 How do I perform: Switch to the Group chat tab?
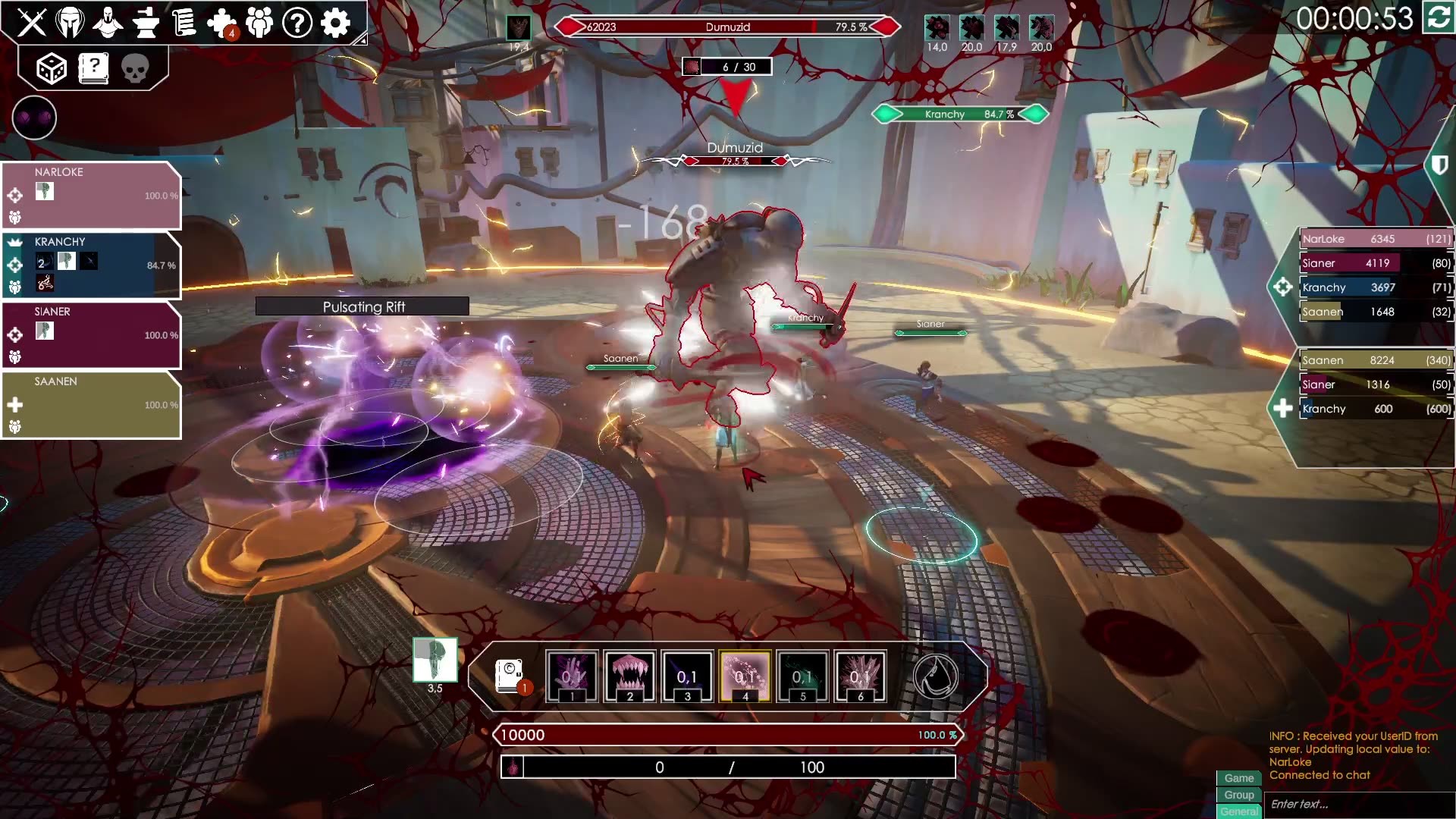coord(1238,795)
